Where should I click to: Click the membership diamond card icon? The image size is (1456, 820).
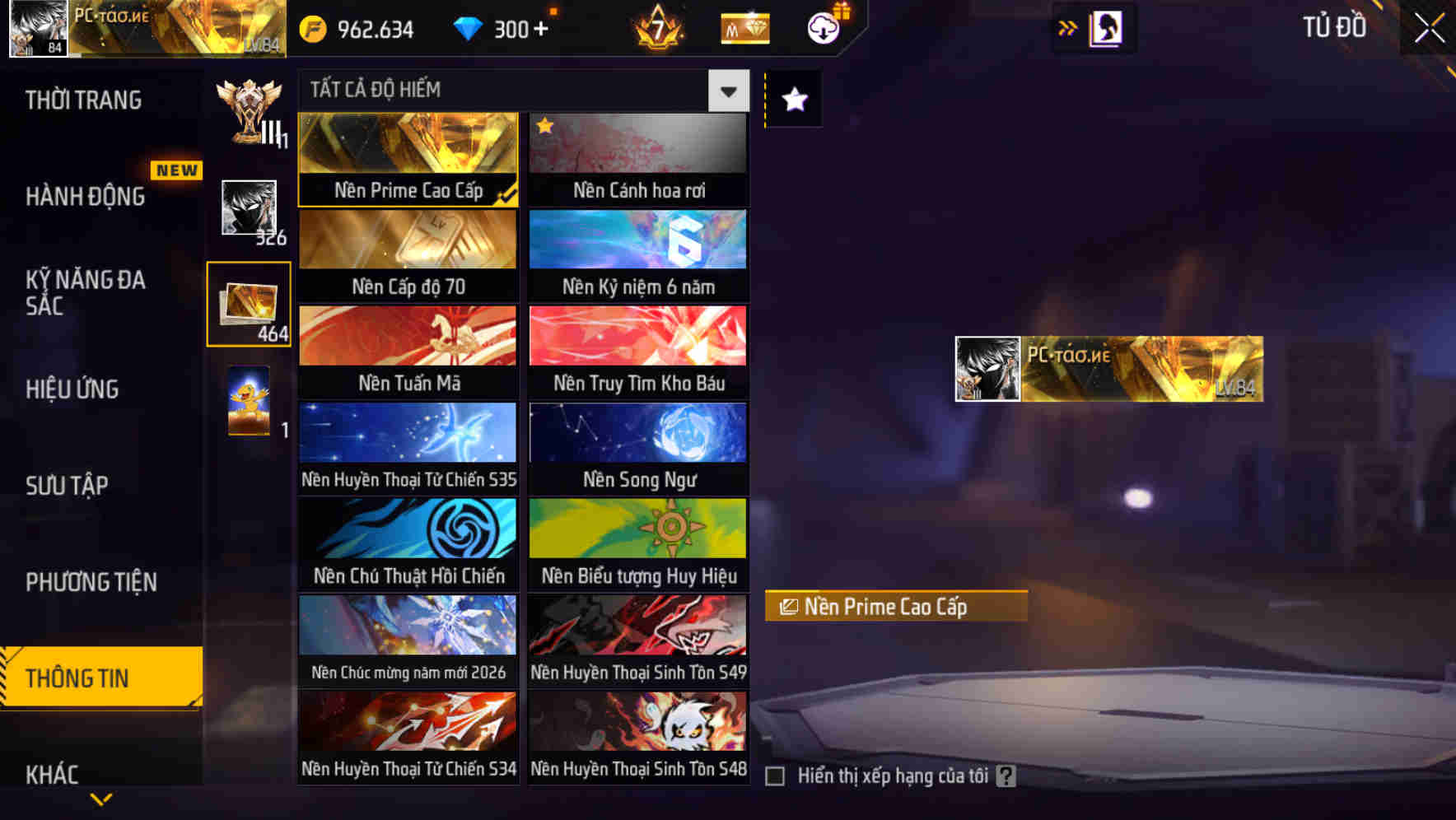(742, 28)
